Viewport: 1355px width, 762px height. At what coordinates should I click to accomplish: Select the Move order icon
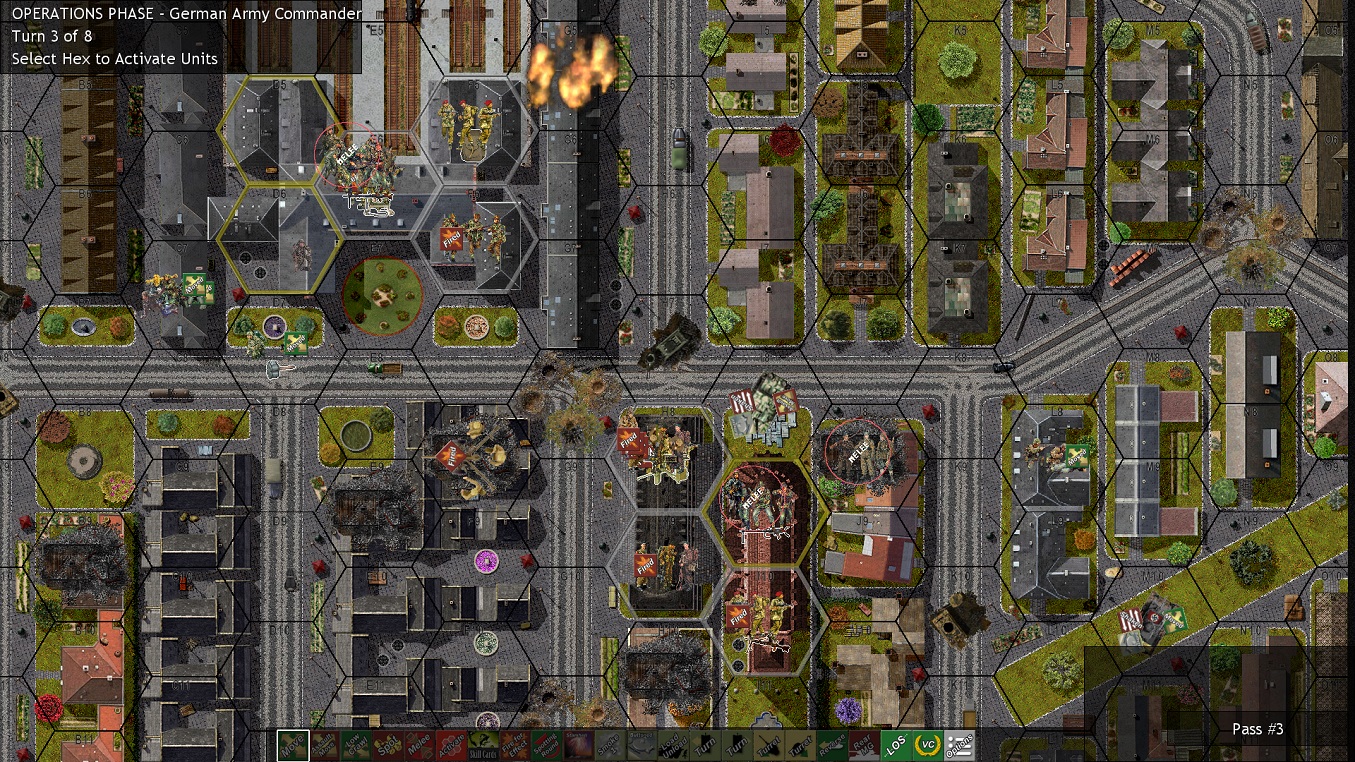coord(293,744)
